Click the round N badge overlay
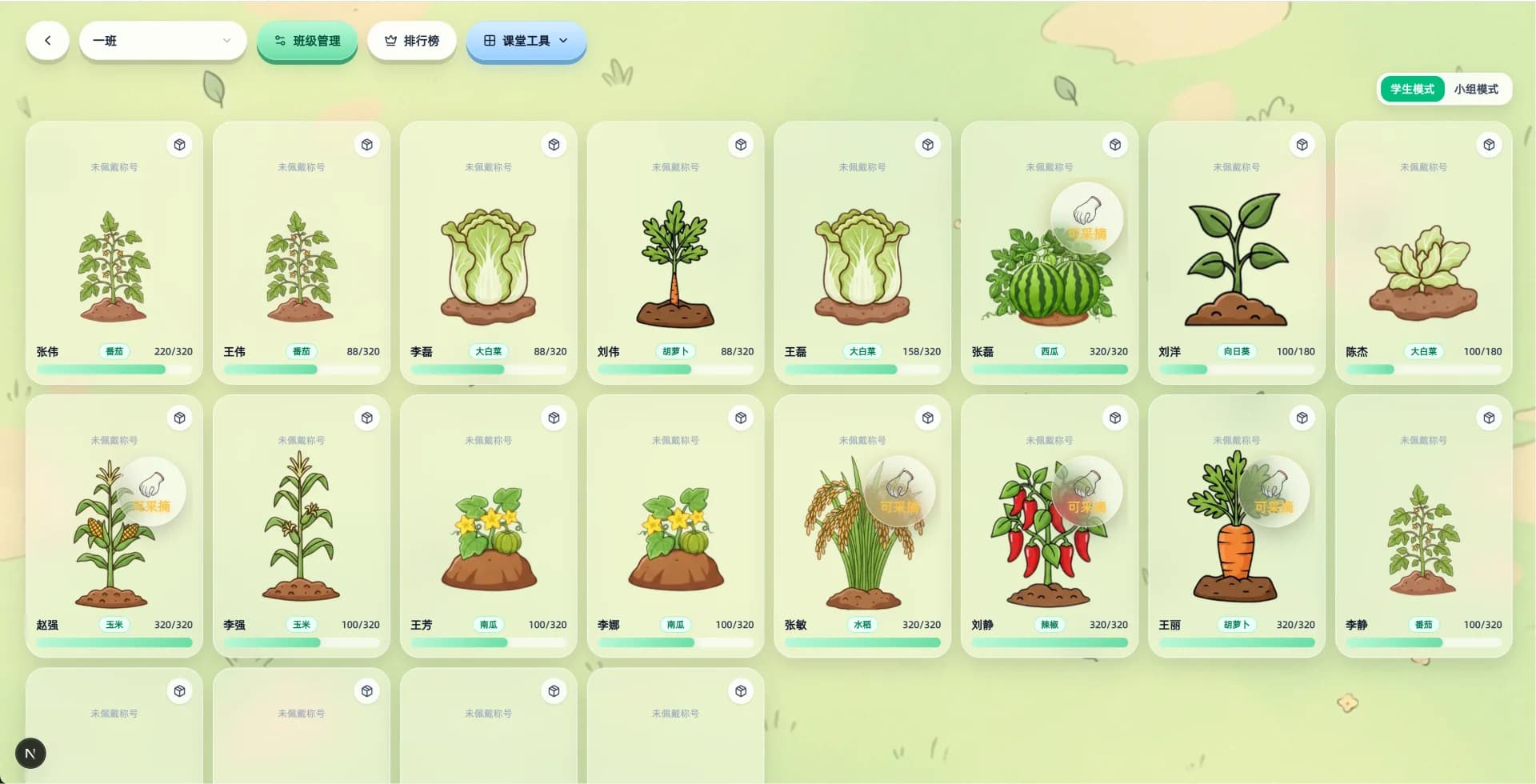The width and height of the screenshot is (1536, 784). pos(30,753)
